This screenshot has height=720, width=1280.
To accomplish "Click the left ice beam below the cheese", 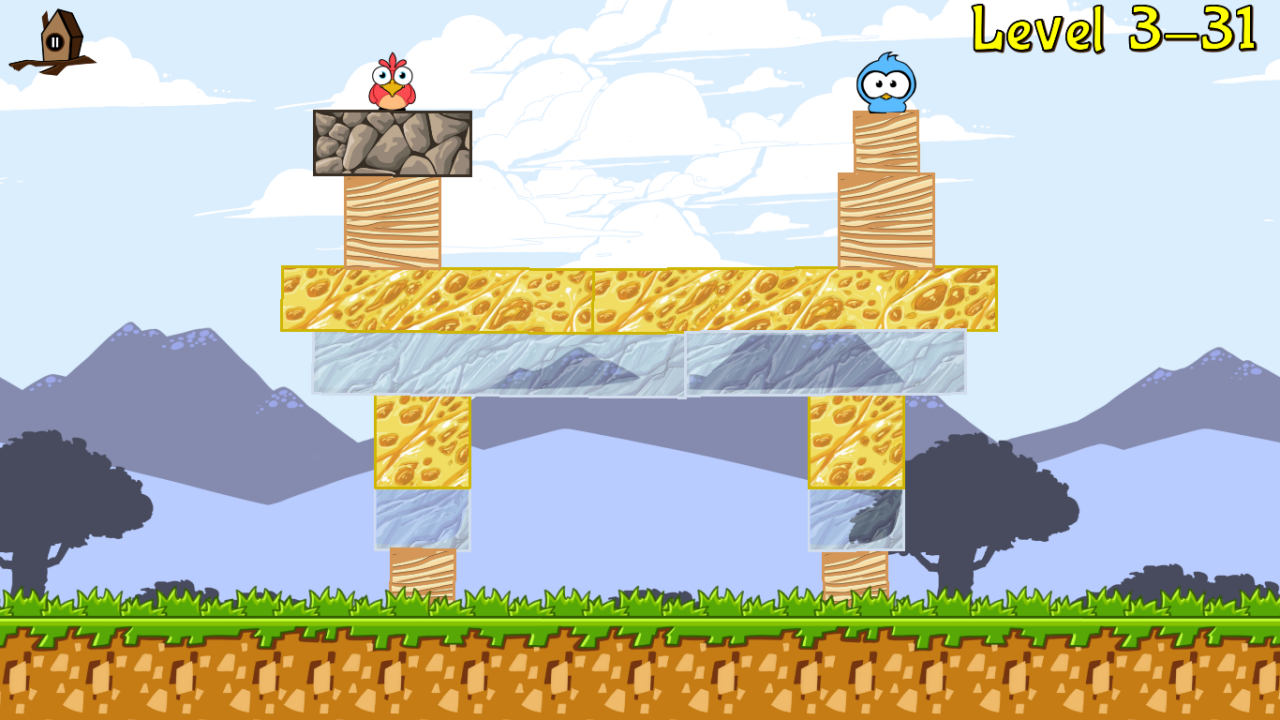I will click(495, 362).
